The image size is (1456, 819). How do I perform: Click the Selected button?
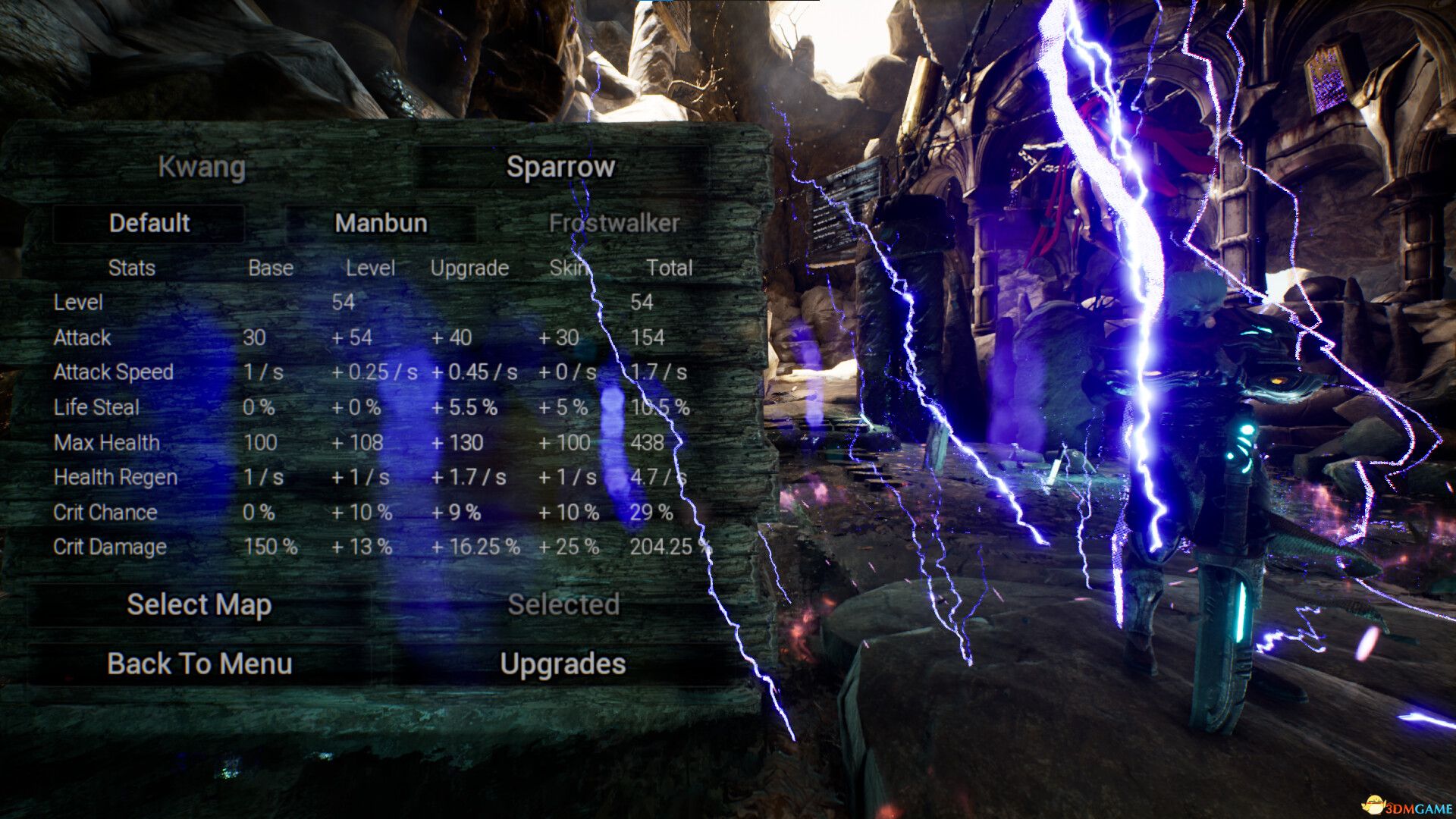[x=563, y=604]
